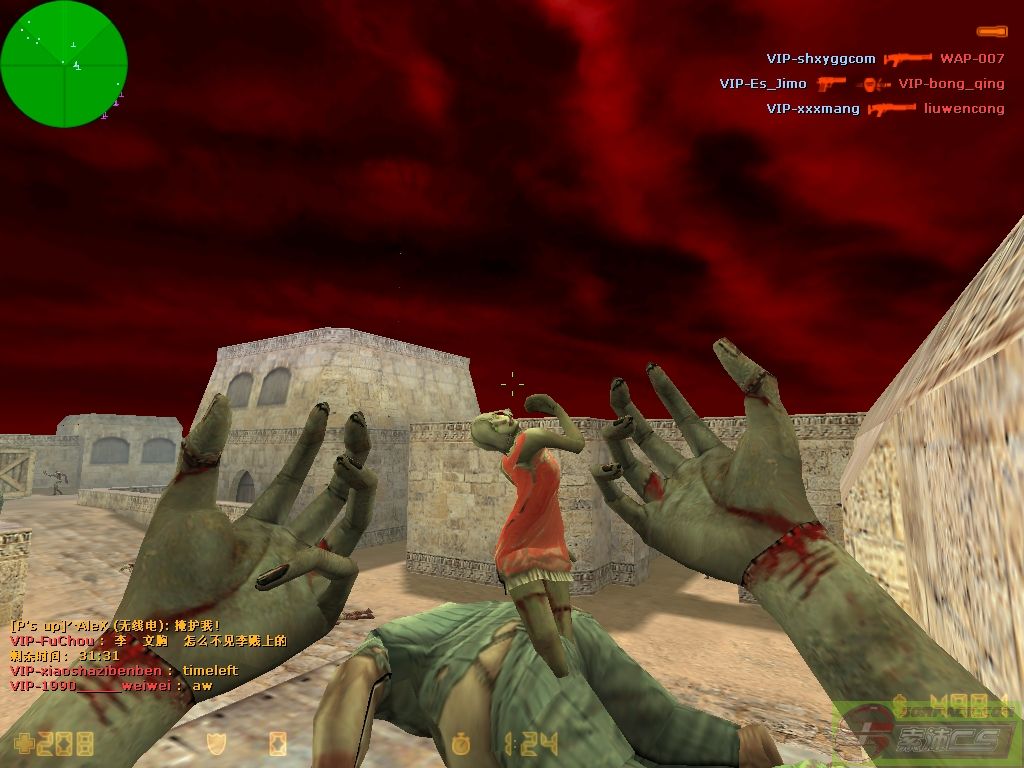Click the armor shield HUD icon

[x=217, y=744]
